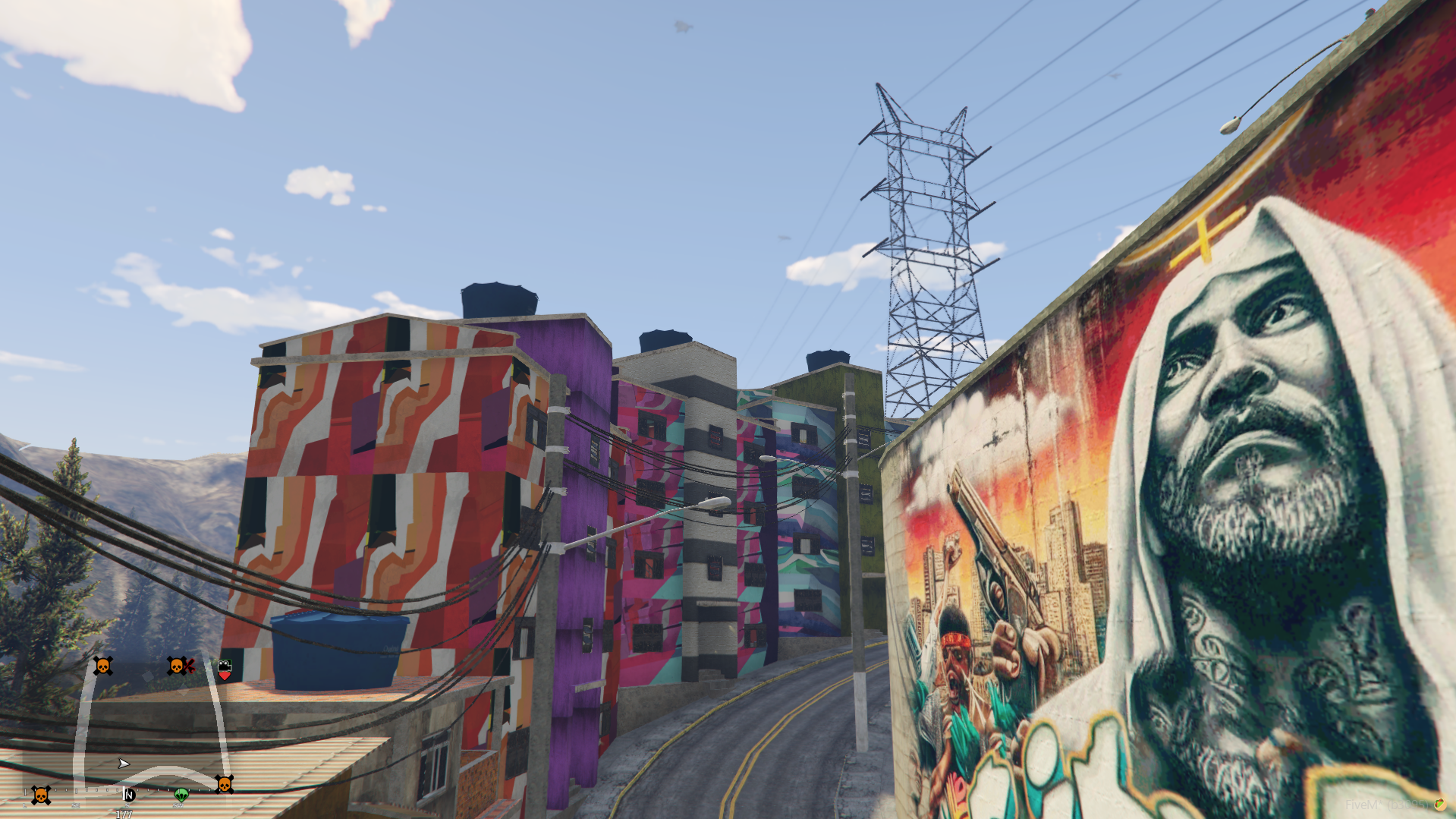Click the white player arrow on the minimap
The height and width of the screenshot is (819, 1456).
pyautogui.click(x=124, y=763)
